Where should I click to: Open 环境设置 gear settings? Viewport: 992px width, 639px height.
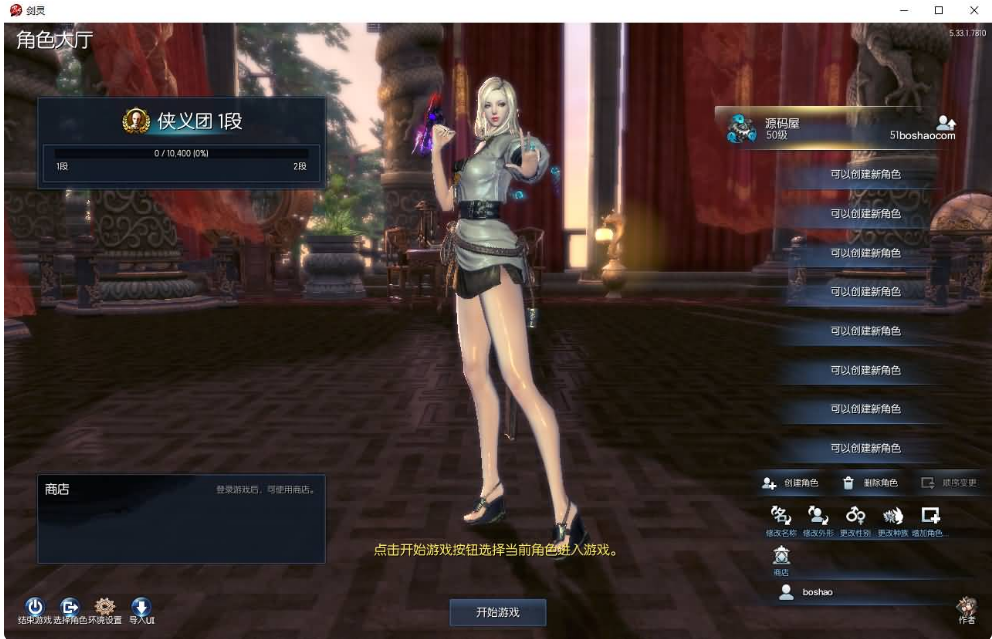click(105, 606)
